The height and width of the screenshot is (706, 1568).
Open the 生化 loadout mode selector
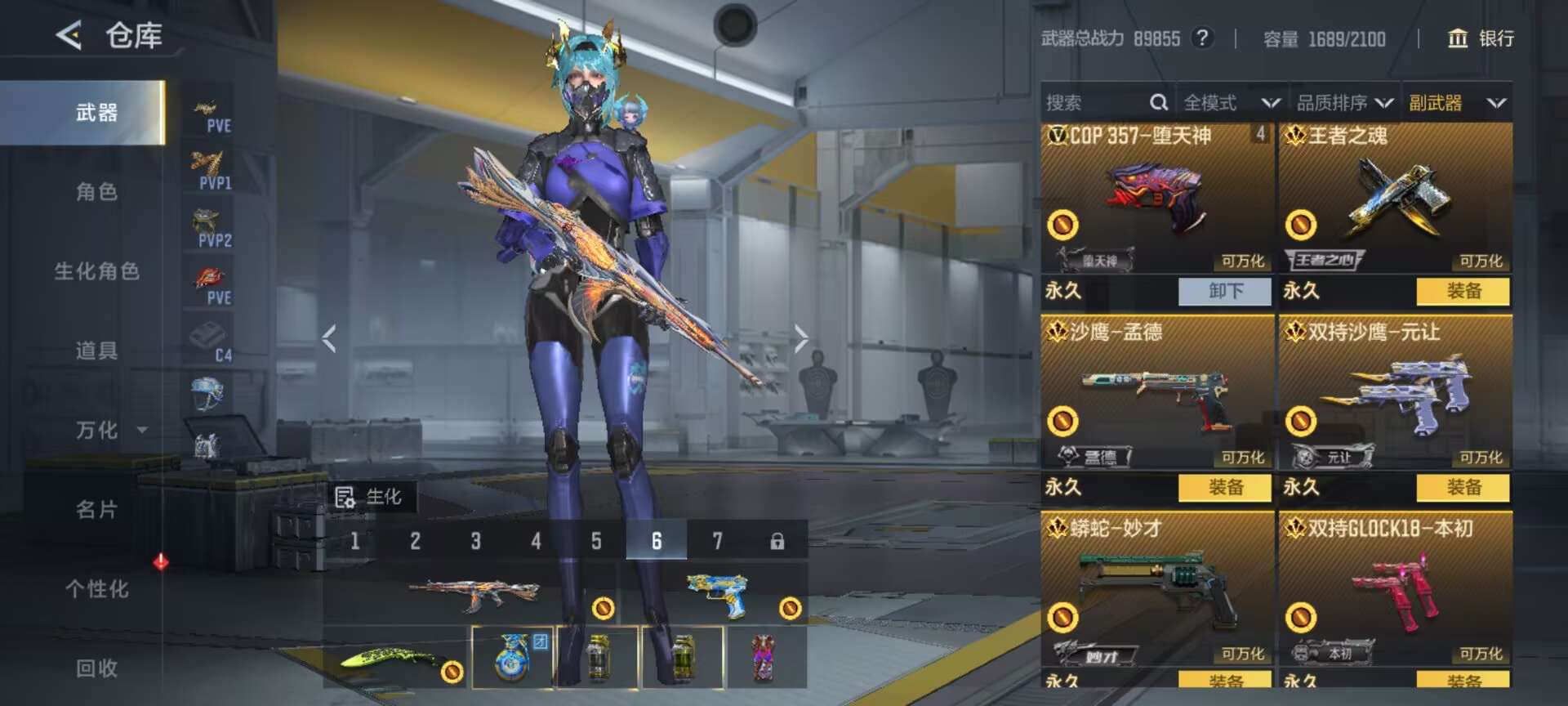click(370, 497)
